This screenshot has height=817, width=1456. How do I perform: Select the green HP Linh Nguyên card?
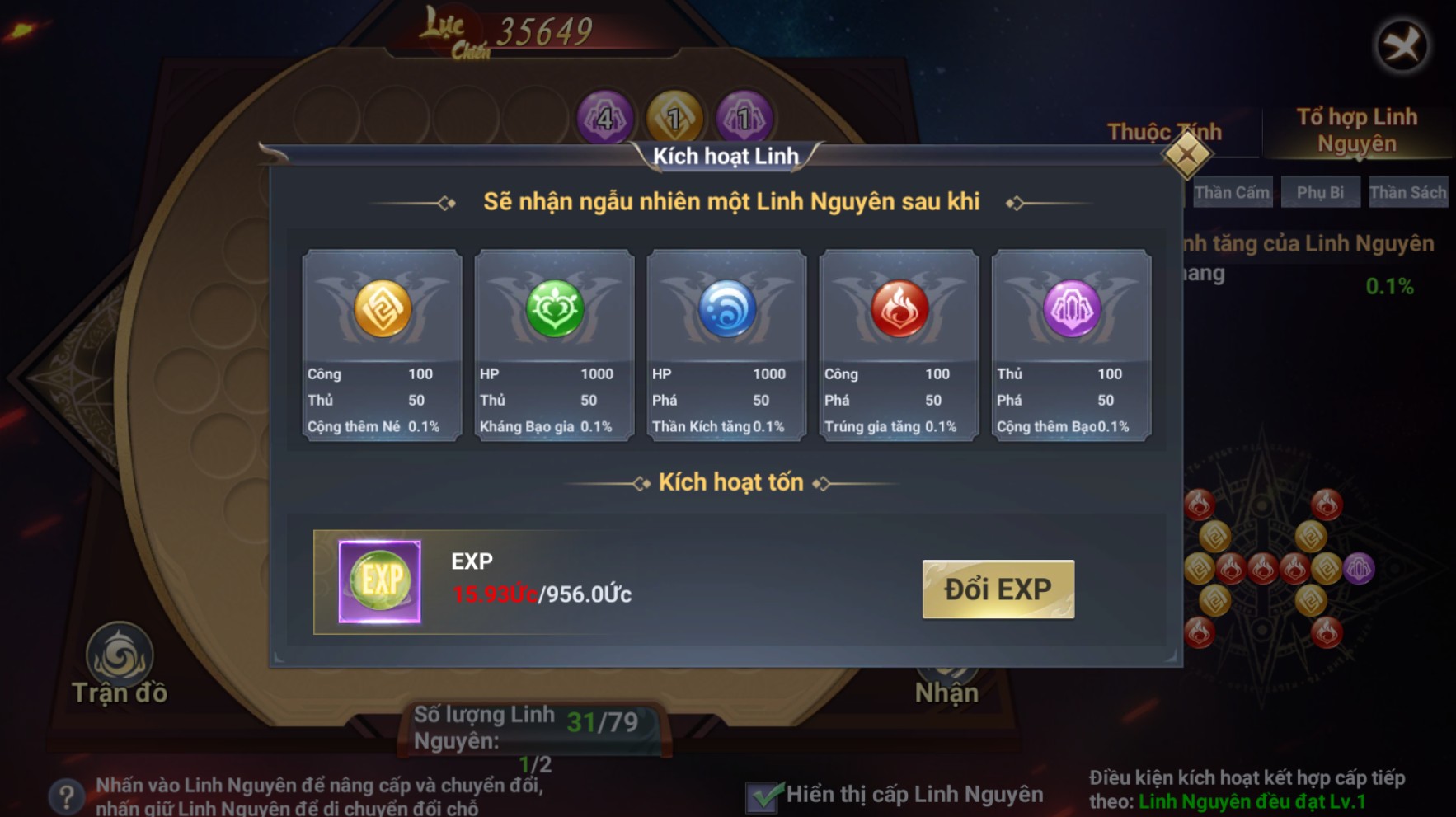click(x=554, y=345)
